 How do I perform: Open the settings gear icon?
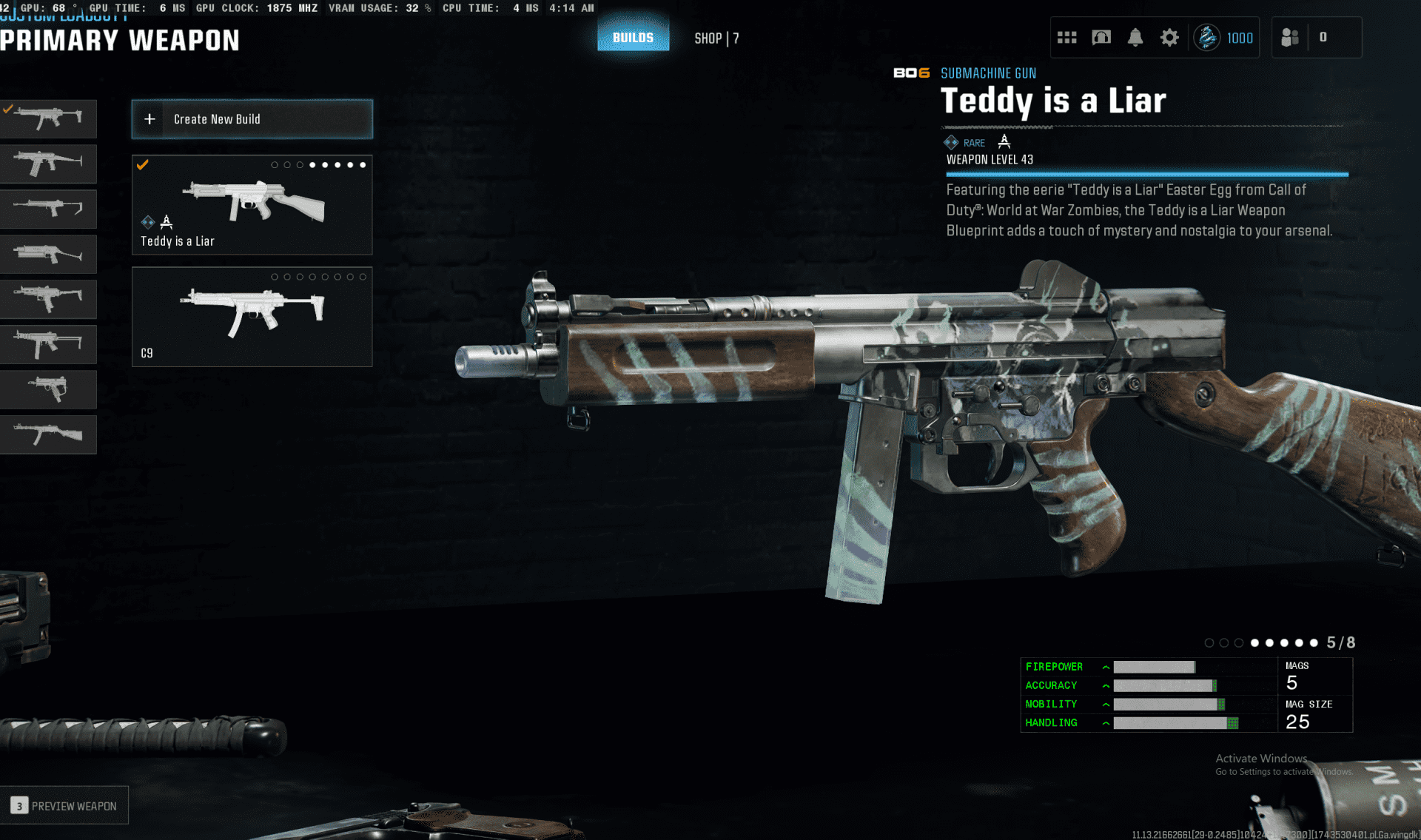point(1169,38)
